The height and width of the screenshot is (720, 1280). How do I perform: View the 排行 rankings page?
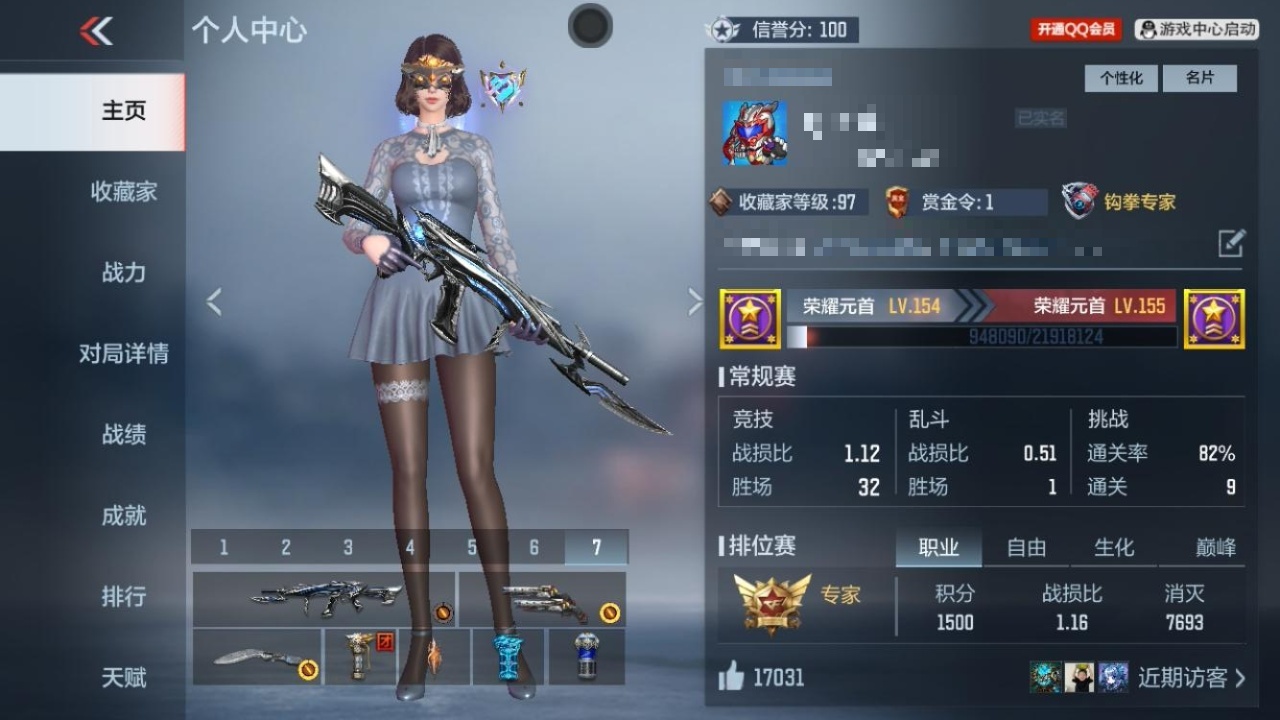coord(123,596)
